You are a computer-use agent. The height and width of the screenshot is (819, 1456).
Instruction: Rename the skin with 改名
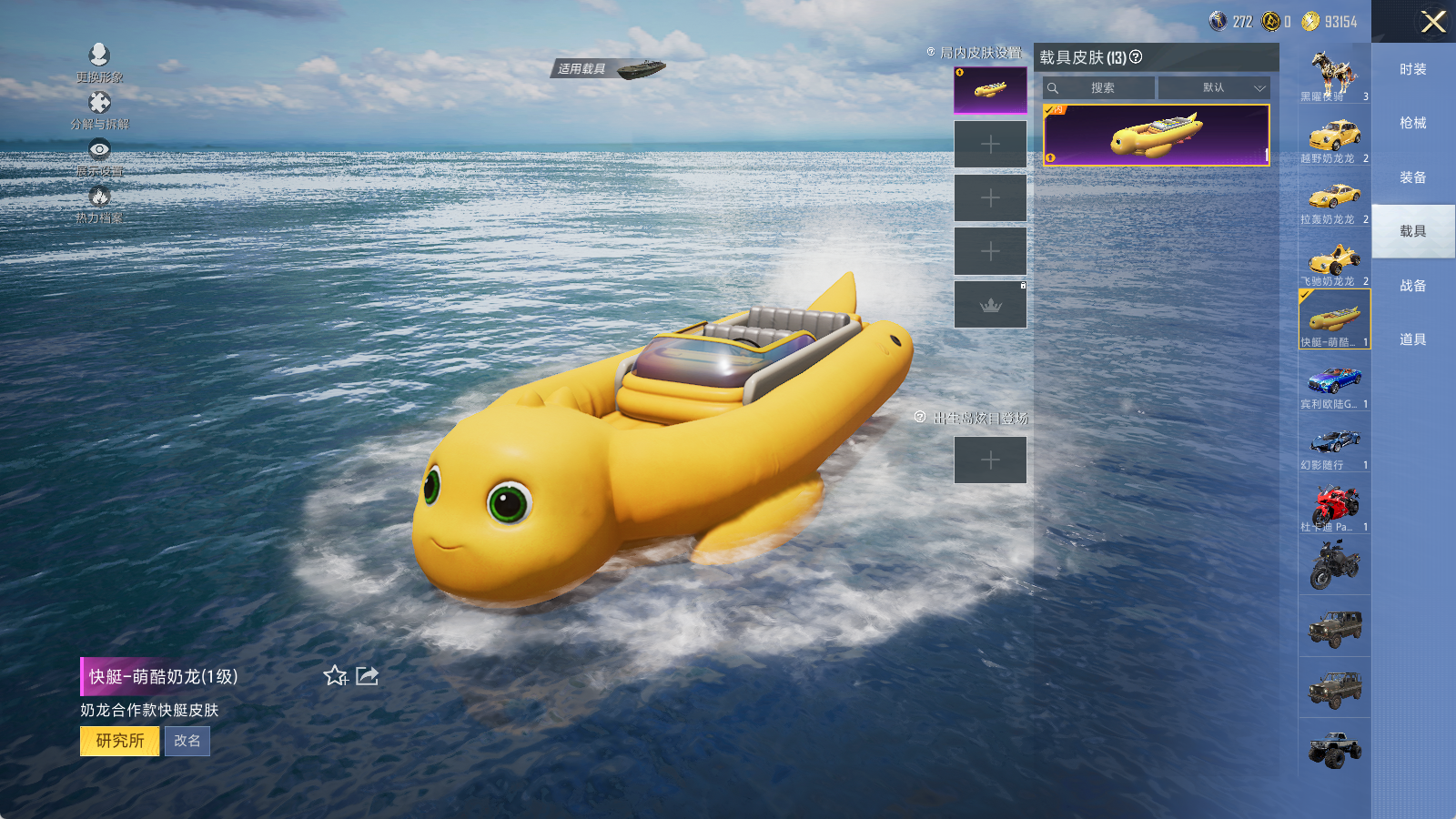[x=187, y=741]
